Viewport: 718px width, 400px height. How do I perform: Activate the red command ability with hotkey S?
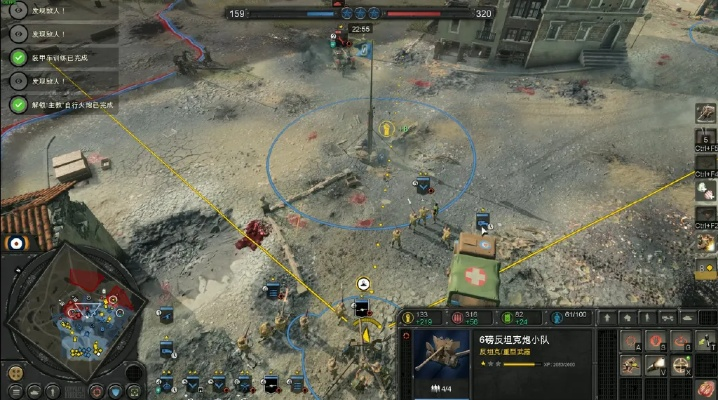pos(656,342)
